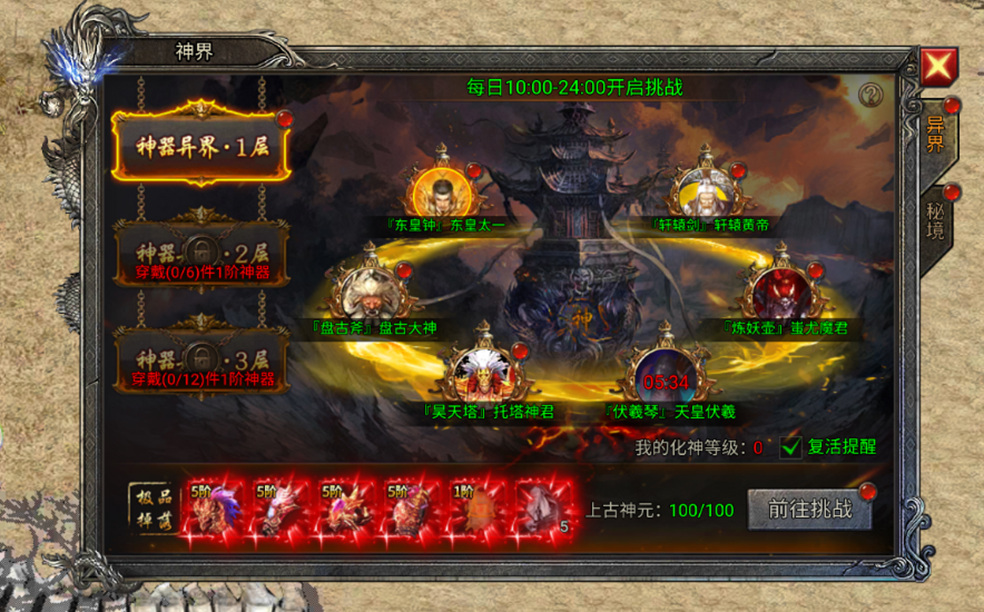Switch to the 异界 tab
Screen dimensions: 984x612
937,135
